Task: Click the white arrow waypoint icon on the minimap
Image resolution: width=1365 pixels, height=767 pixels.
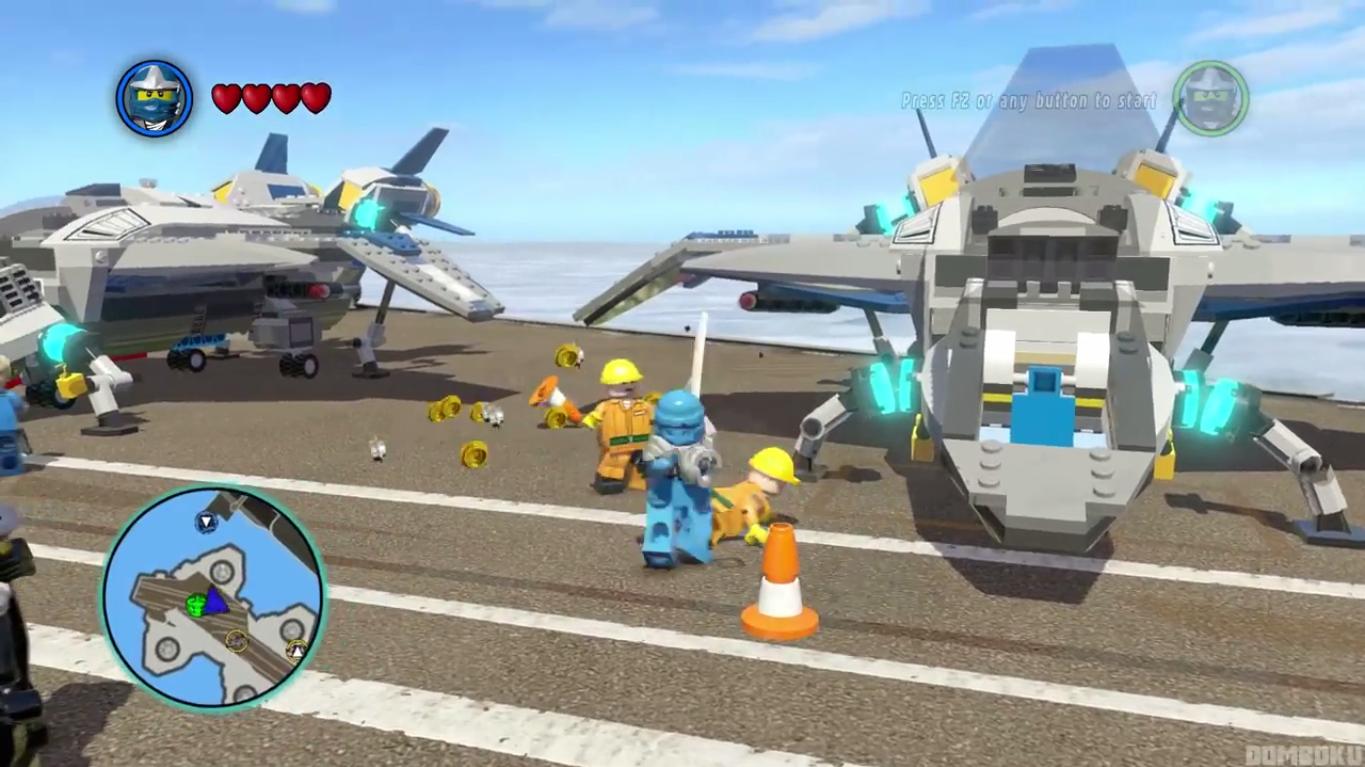Action: pos(299,651)
